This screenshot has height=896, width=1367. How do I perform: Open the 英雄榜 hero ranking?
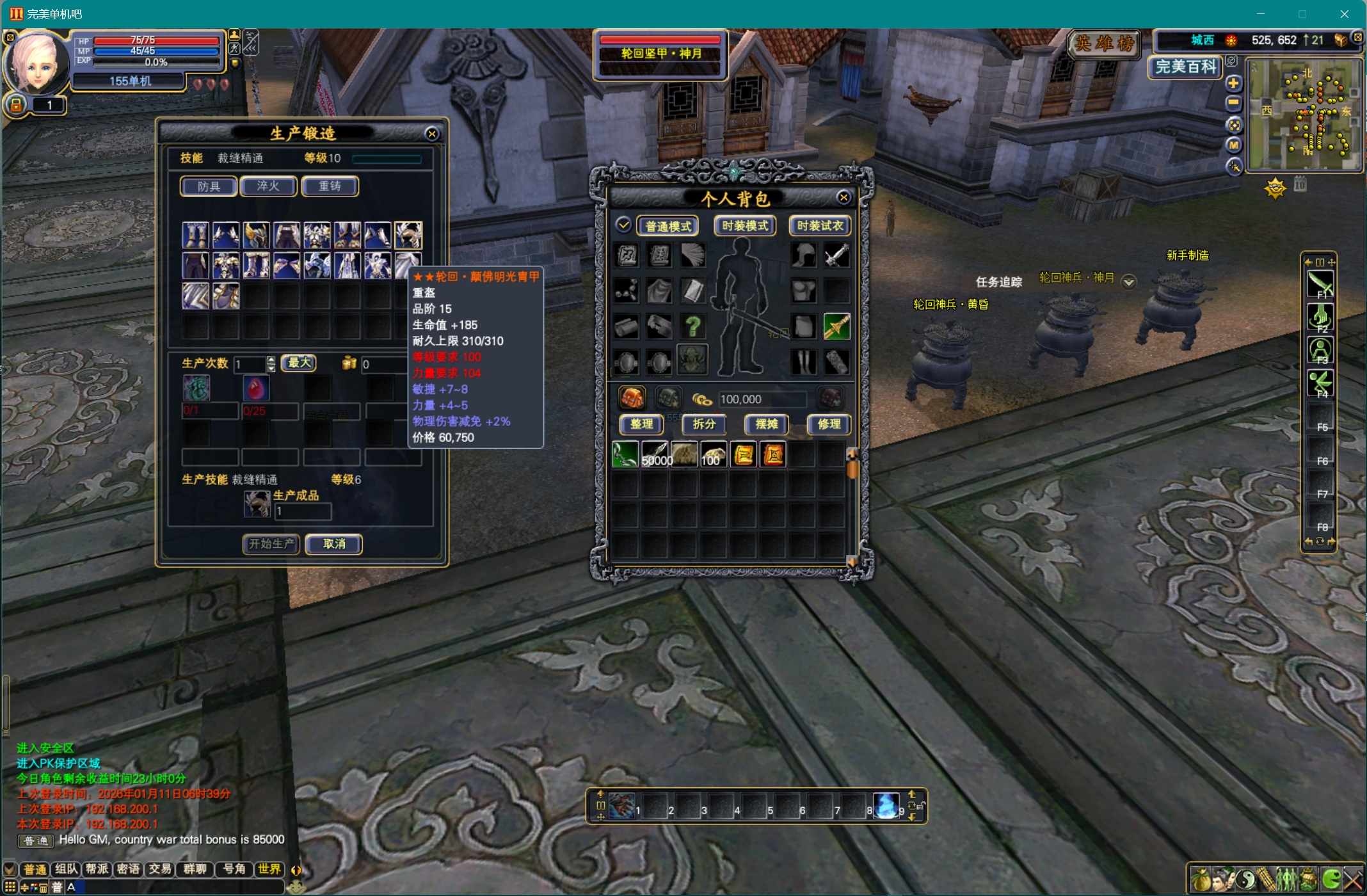coord(1105,44)
